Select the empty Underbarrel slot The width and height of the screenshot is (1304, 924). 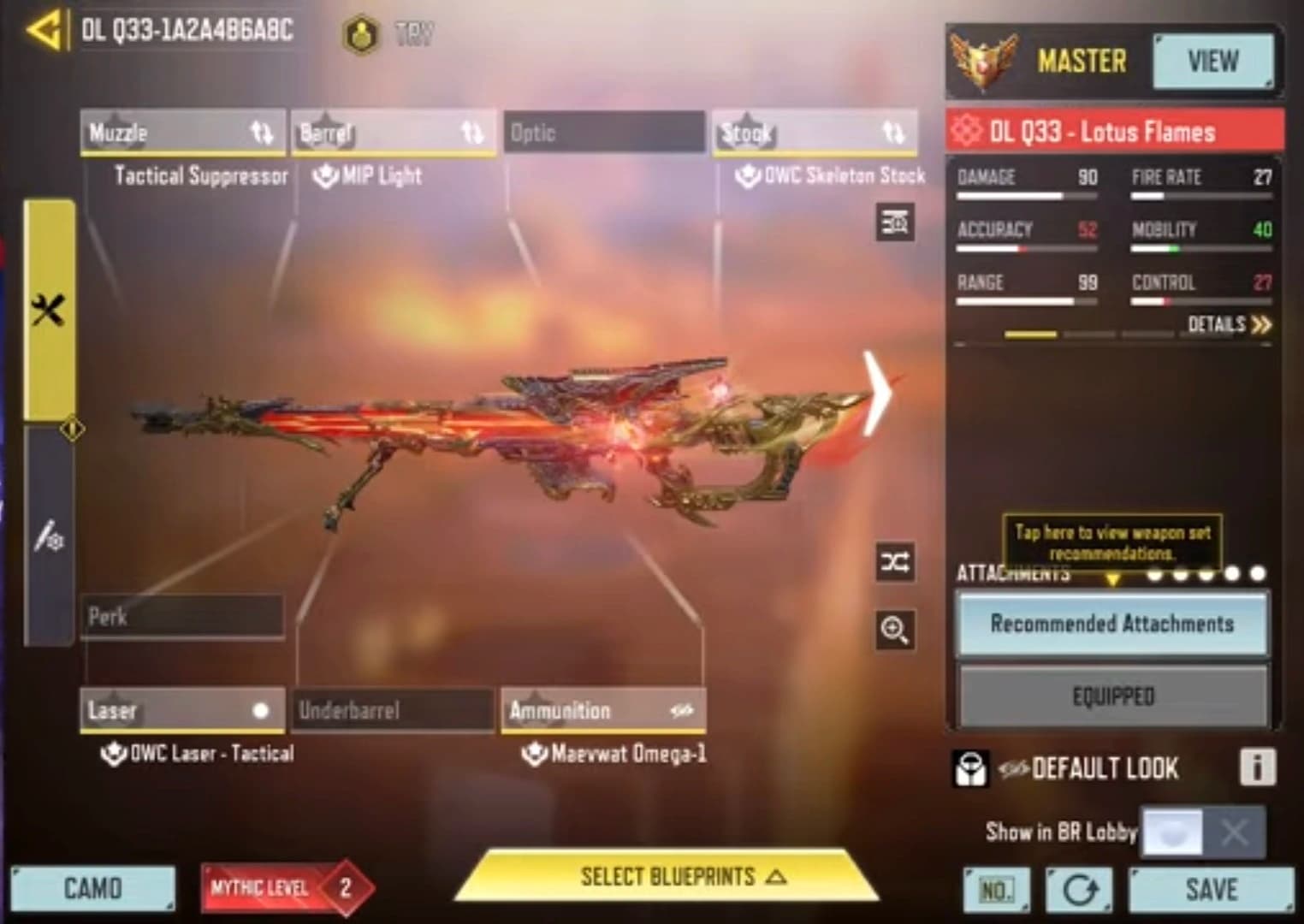pos(393,710)
